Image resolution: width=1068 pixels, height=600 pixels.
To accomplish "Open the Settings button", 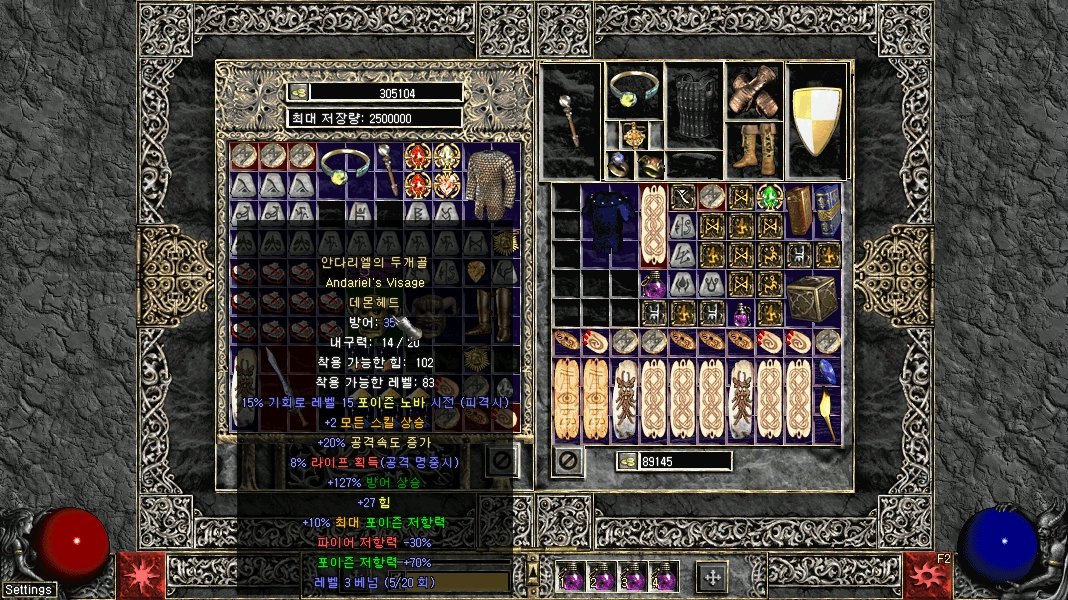I will point(27,589).
